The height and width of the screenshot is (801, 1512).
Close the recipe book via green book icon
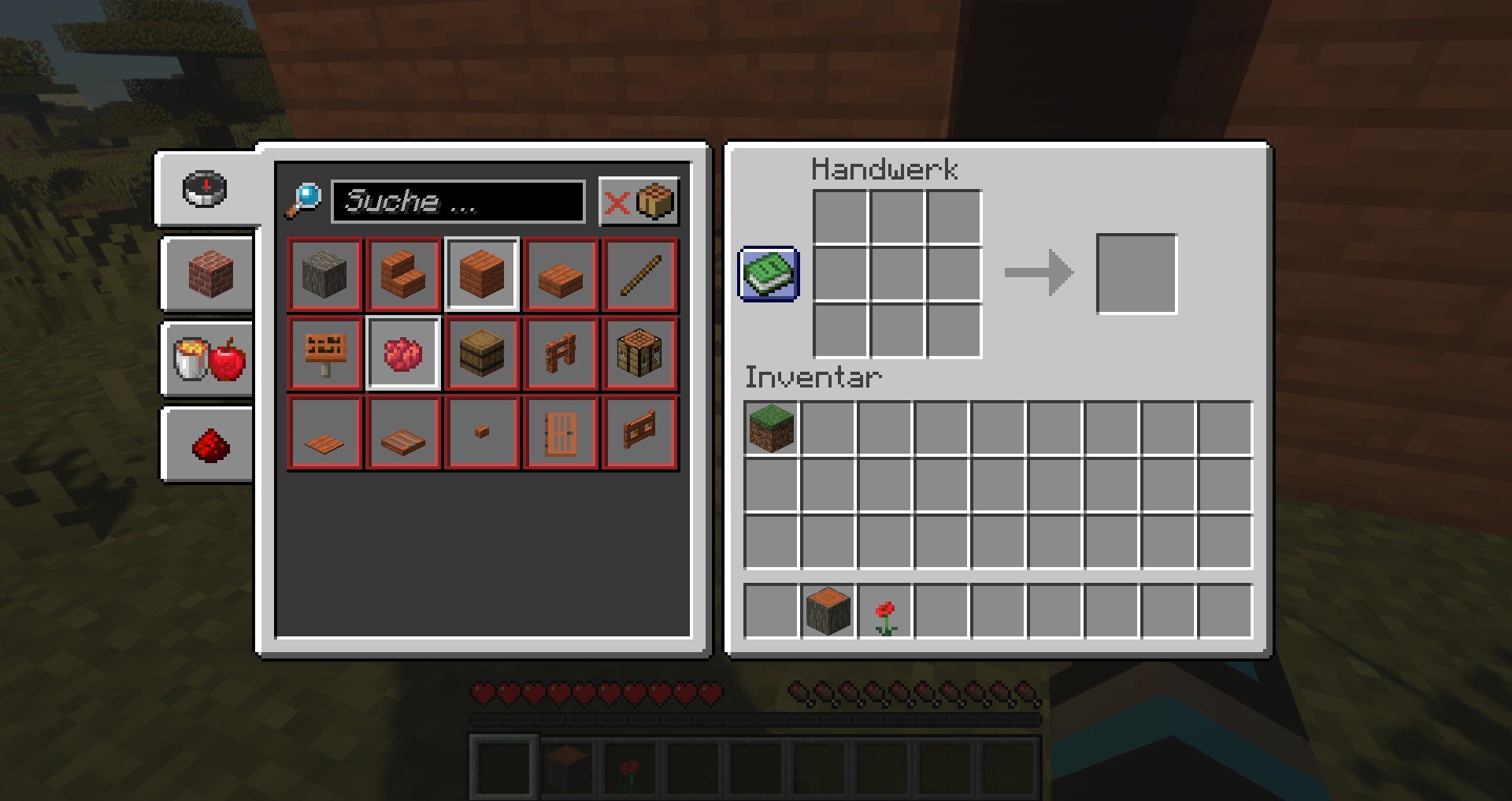pyautogui.click(x=768, y=275)
